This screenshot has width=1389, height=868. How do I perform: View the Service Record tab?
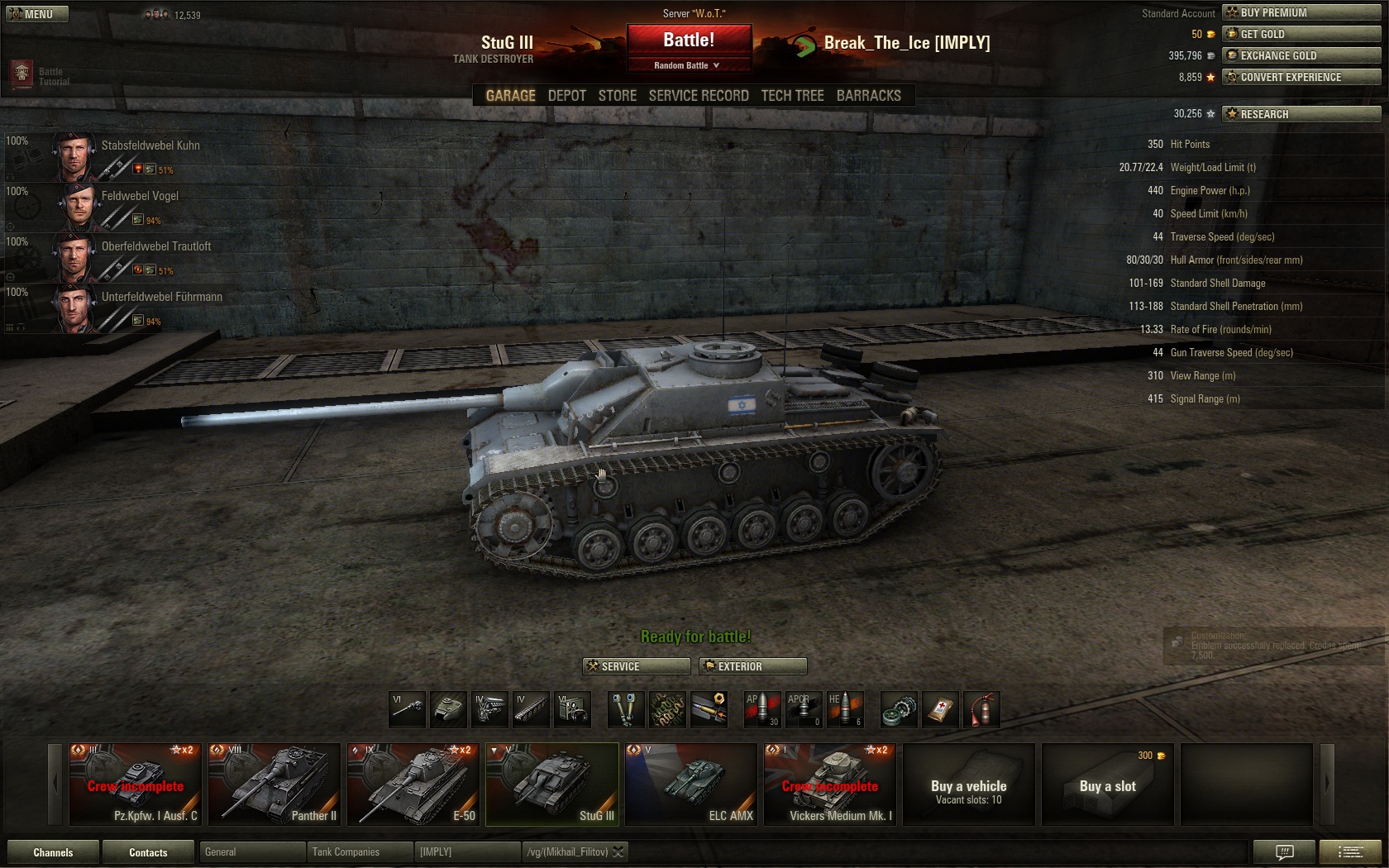coord(698,96)
